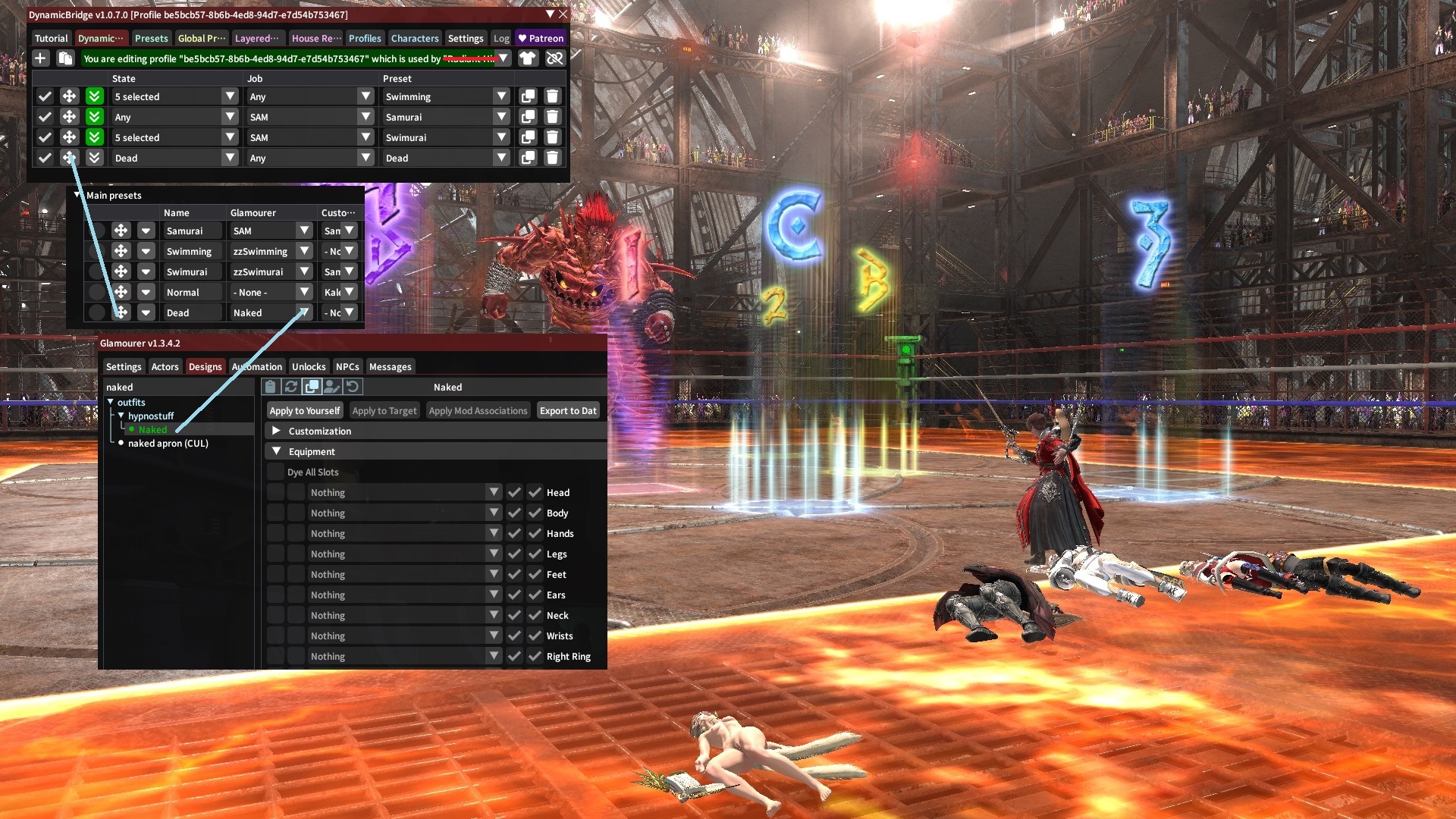The image size is (1456, 819).
Task: Open the Settings tab in Glamourer
Action: coord(124,366)
